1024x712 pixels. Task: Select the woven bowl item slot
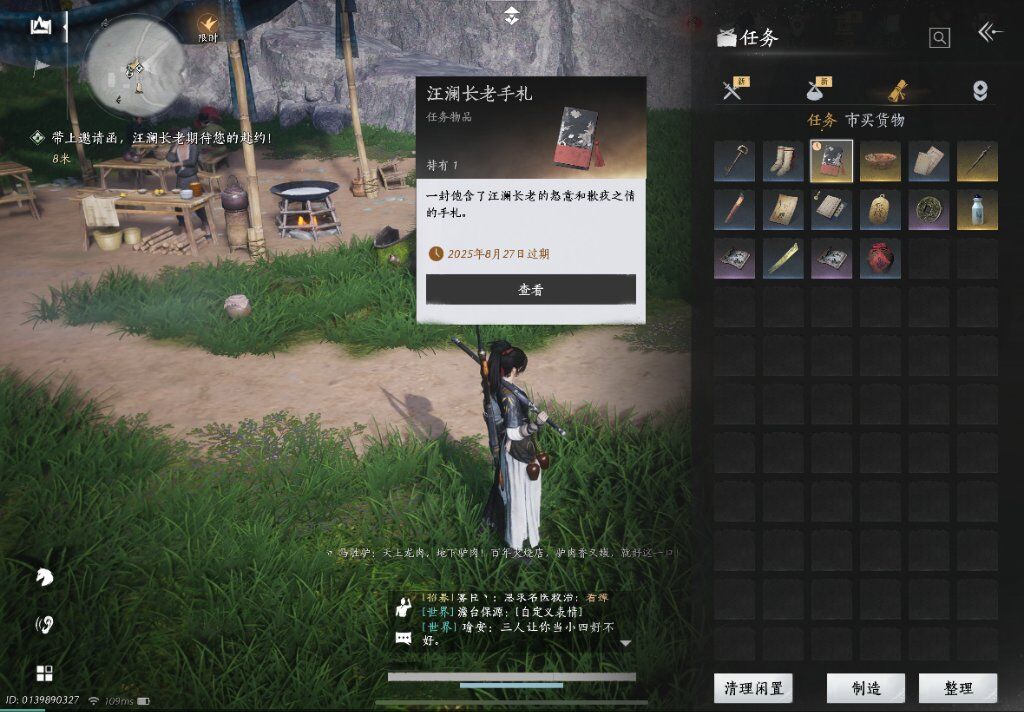pyautogui.click(x=880, y=161)
